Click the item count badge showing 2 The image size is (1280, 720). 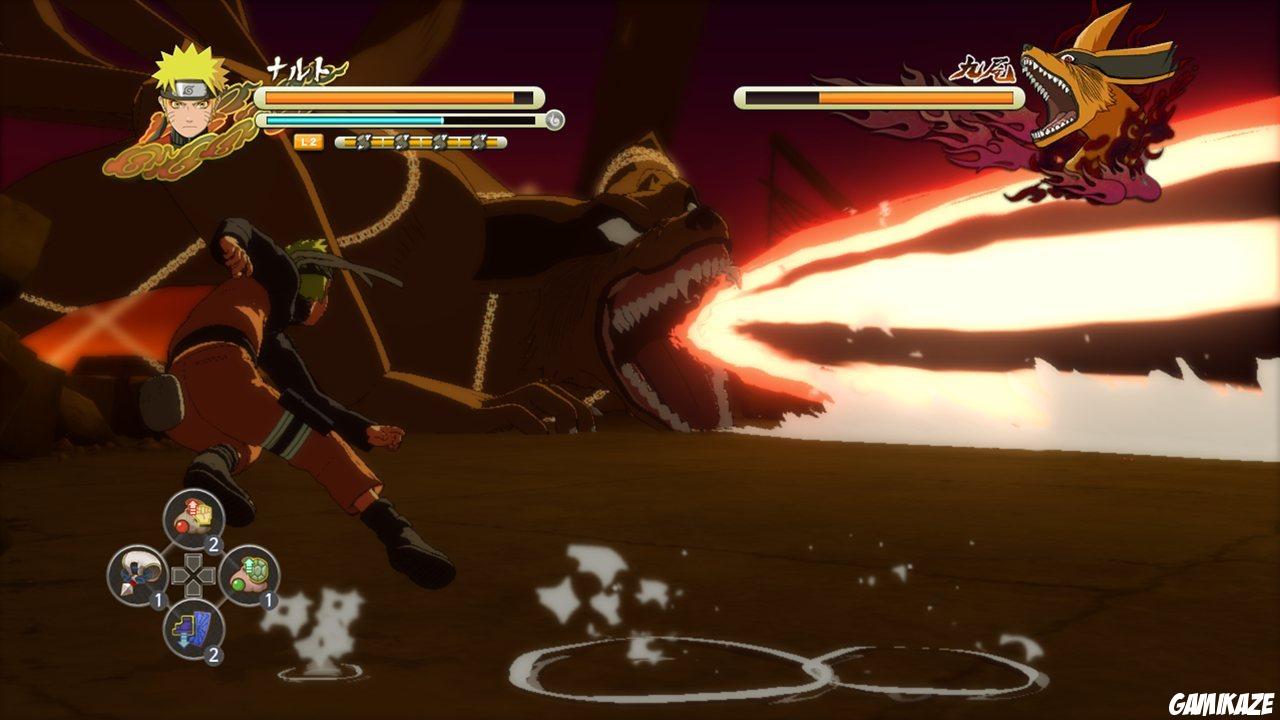213,543
